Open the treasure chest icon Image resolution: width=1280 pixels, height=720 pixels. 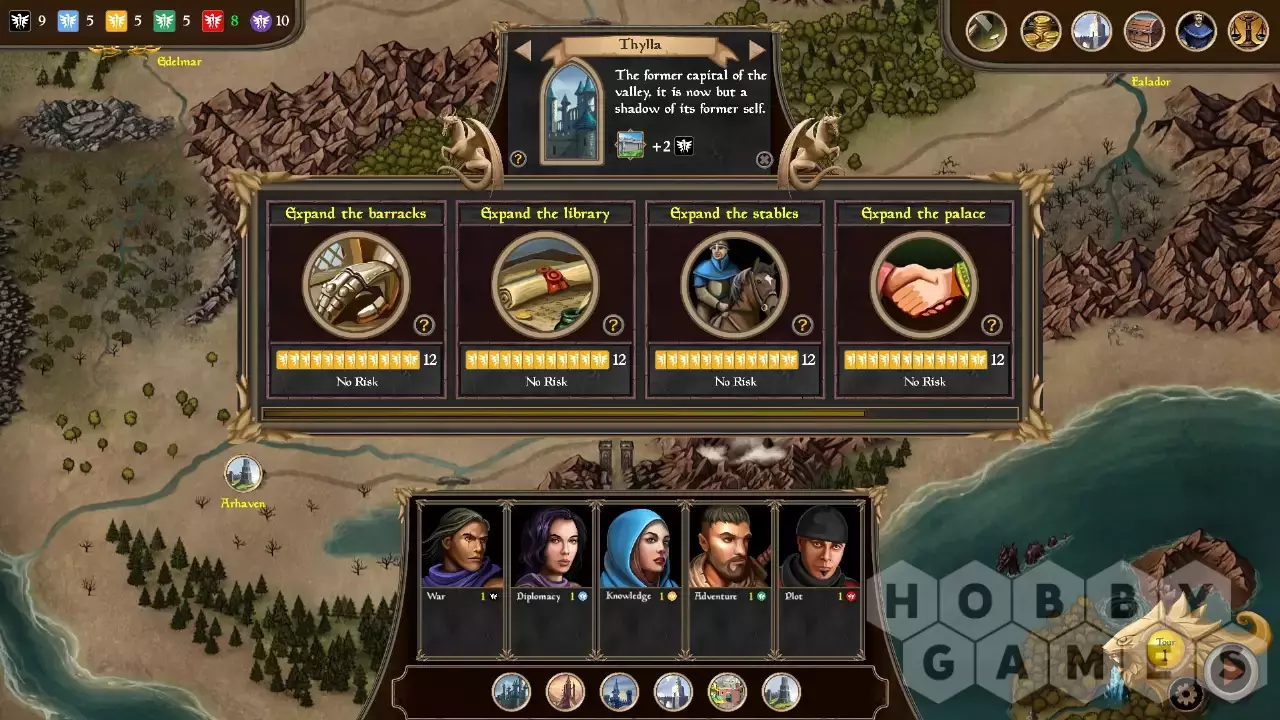(x=1144, y=31)
